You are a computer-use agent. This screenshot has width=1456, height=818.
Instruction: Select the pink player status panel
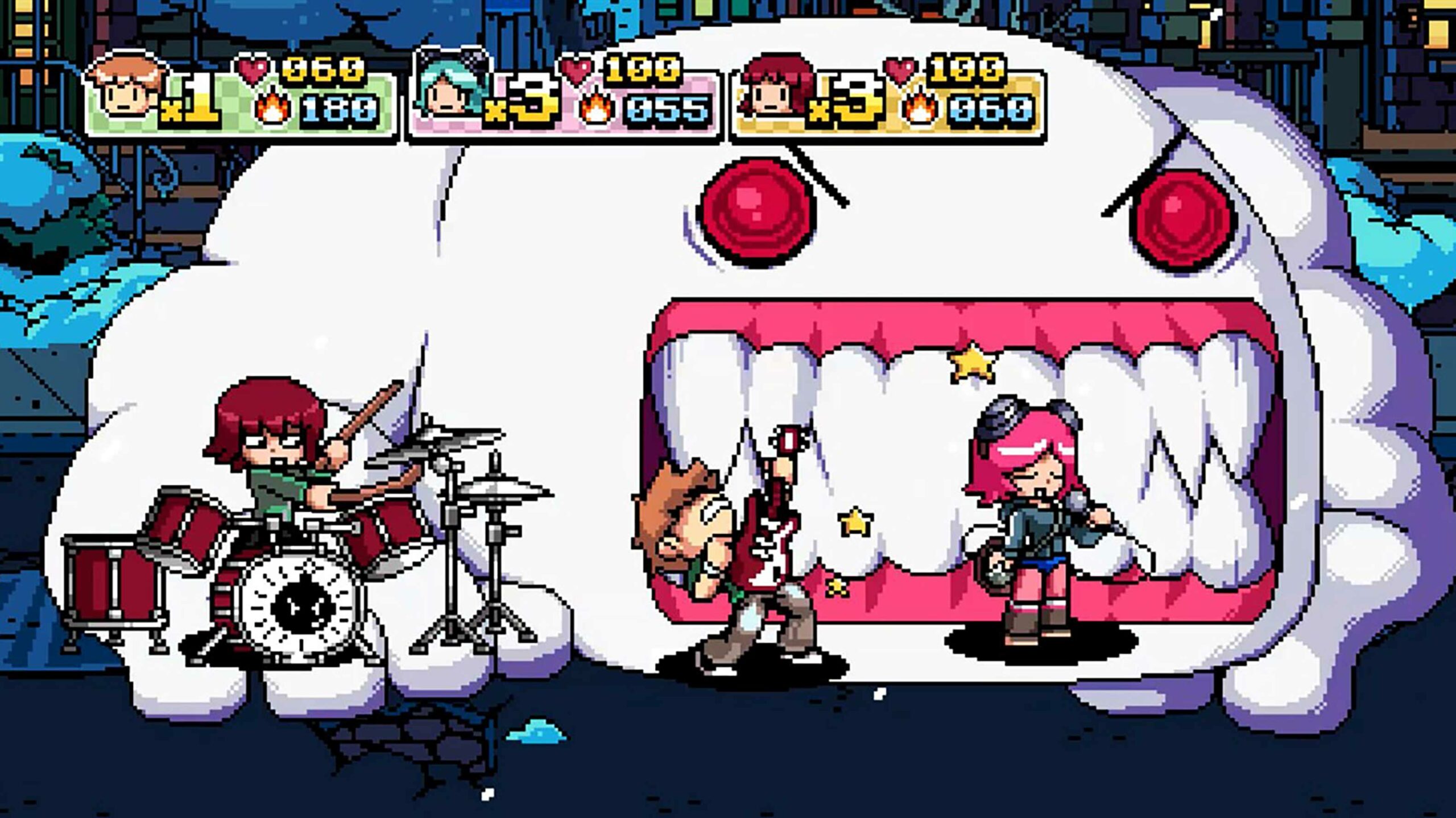pos(563,94)
